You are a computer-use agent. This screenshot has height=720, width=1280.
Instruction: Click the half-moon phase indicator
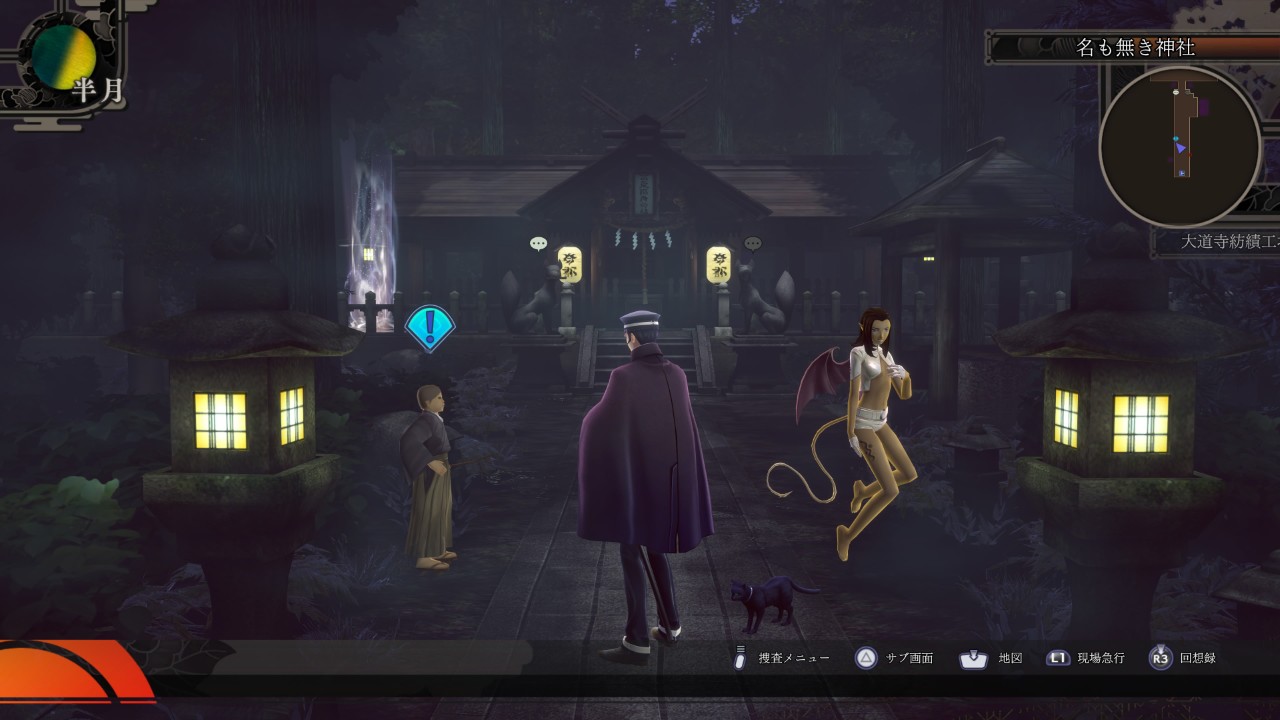(x=65, y=57)
